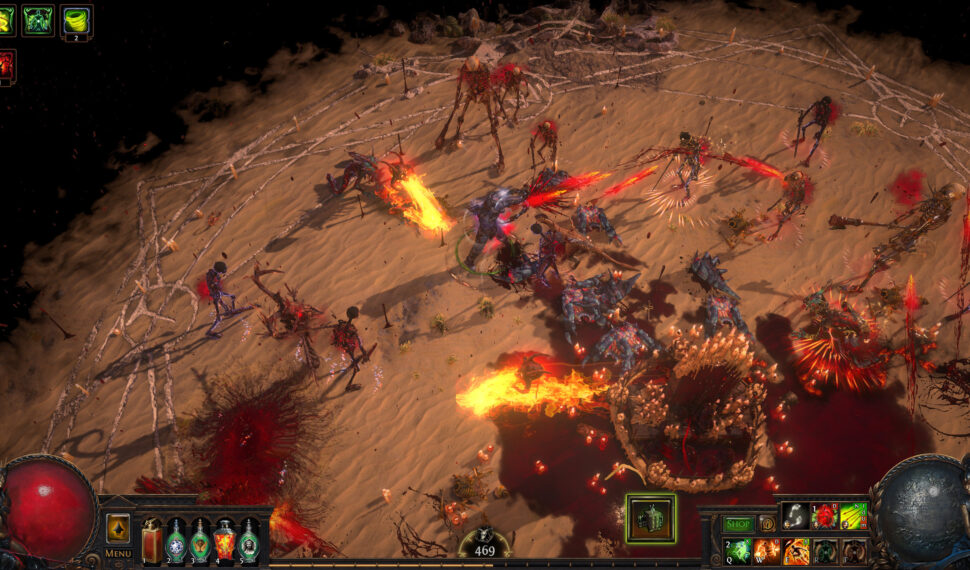Trigger the green arrows skill
Viewport: 970px width, 570px height.
853,516
